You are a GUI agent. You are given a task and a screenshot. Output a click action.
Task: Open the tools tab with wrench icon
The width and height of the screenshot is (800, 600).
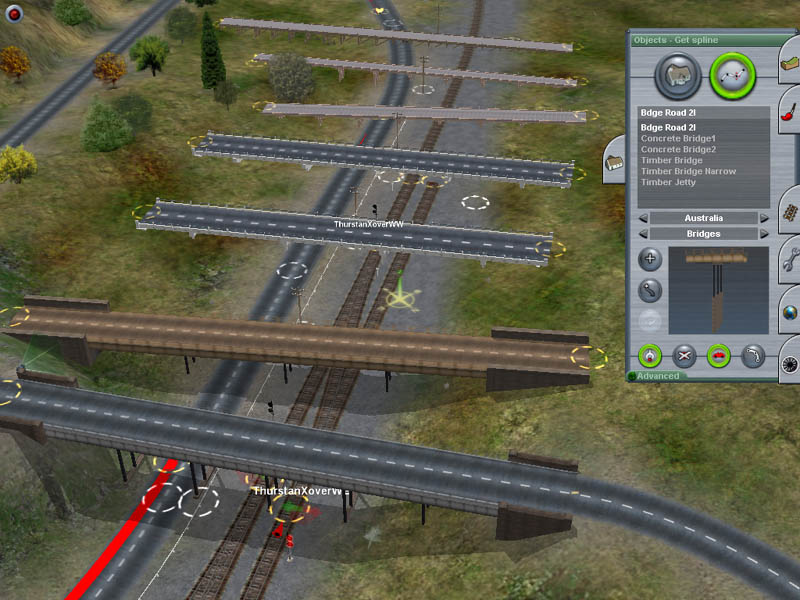789,262
